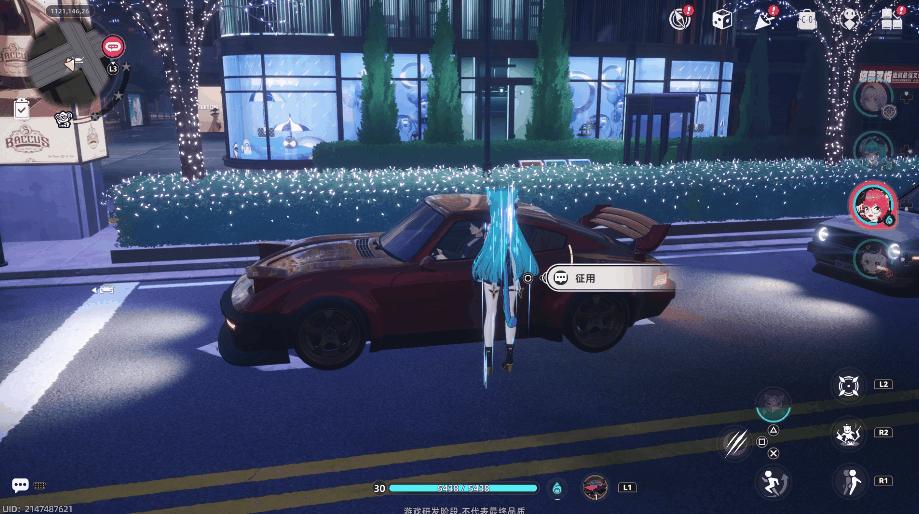Activate the sprint running figure skill

coord(771,483)
